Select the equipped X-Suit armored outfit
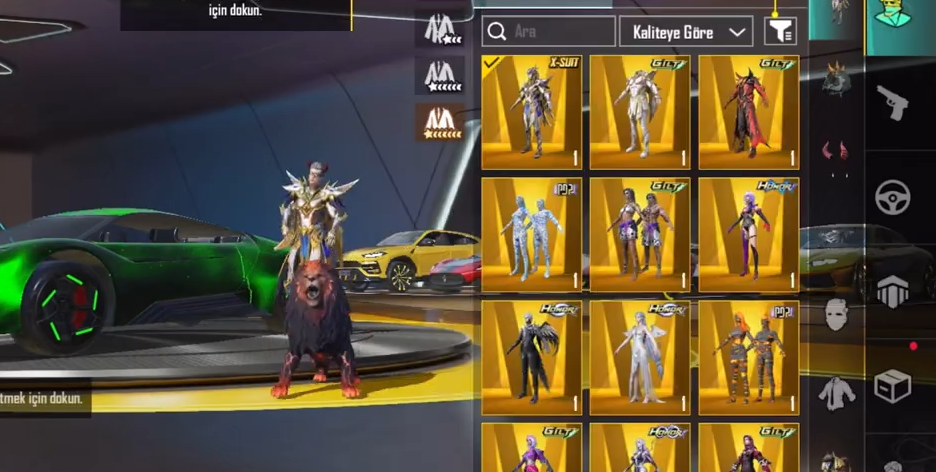The width and height of the screenshot is (936, 472). pyautogui.click(x=531, y=112)
